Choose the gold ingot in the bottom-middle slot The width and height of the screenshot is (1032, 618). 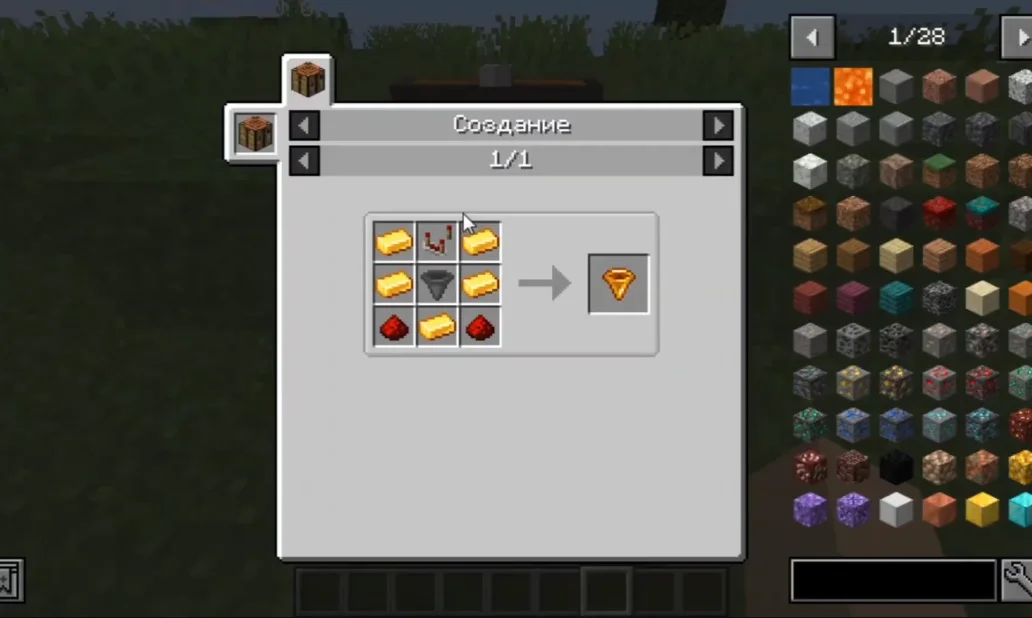pyautogui.click(x=437, y=327)
